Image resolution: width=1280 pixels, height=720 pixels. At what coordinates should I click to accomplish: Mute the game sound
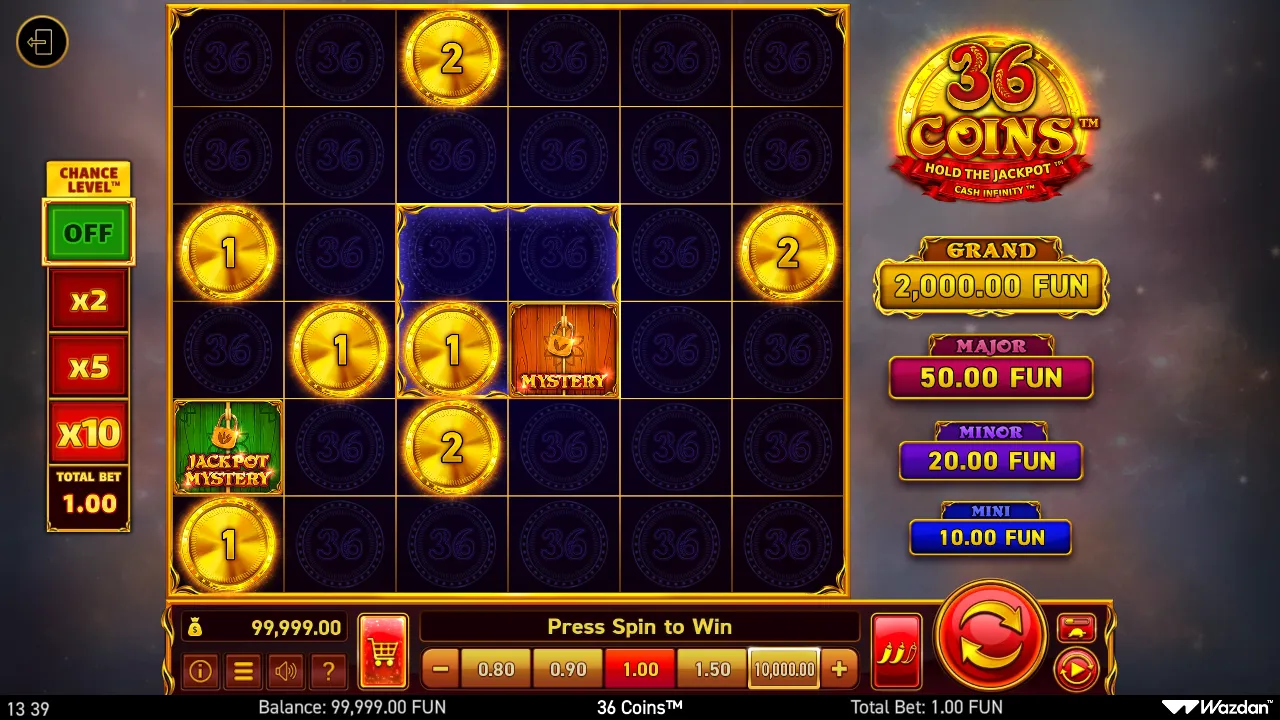[287, 672]
